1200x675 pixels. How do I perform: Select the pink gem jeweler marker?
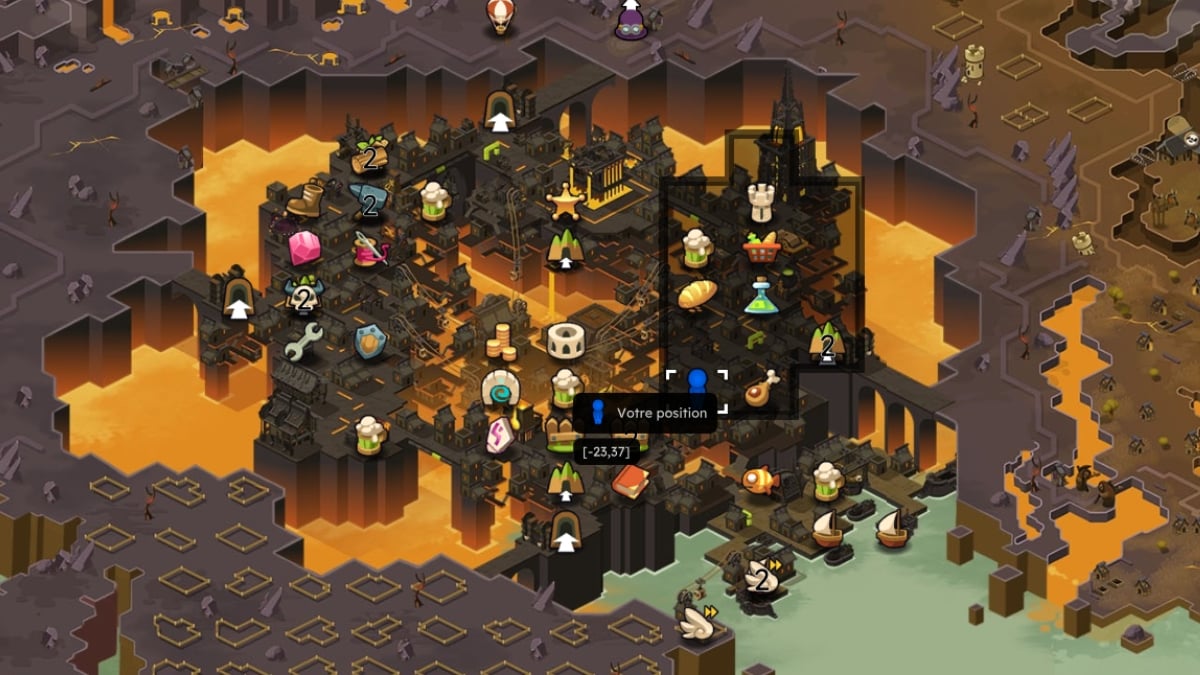[x=303, y=247]
